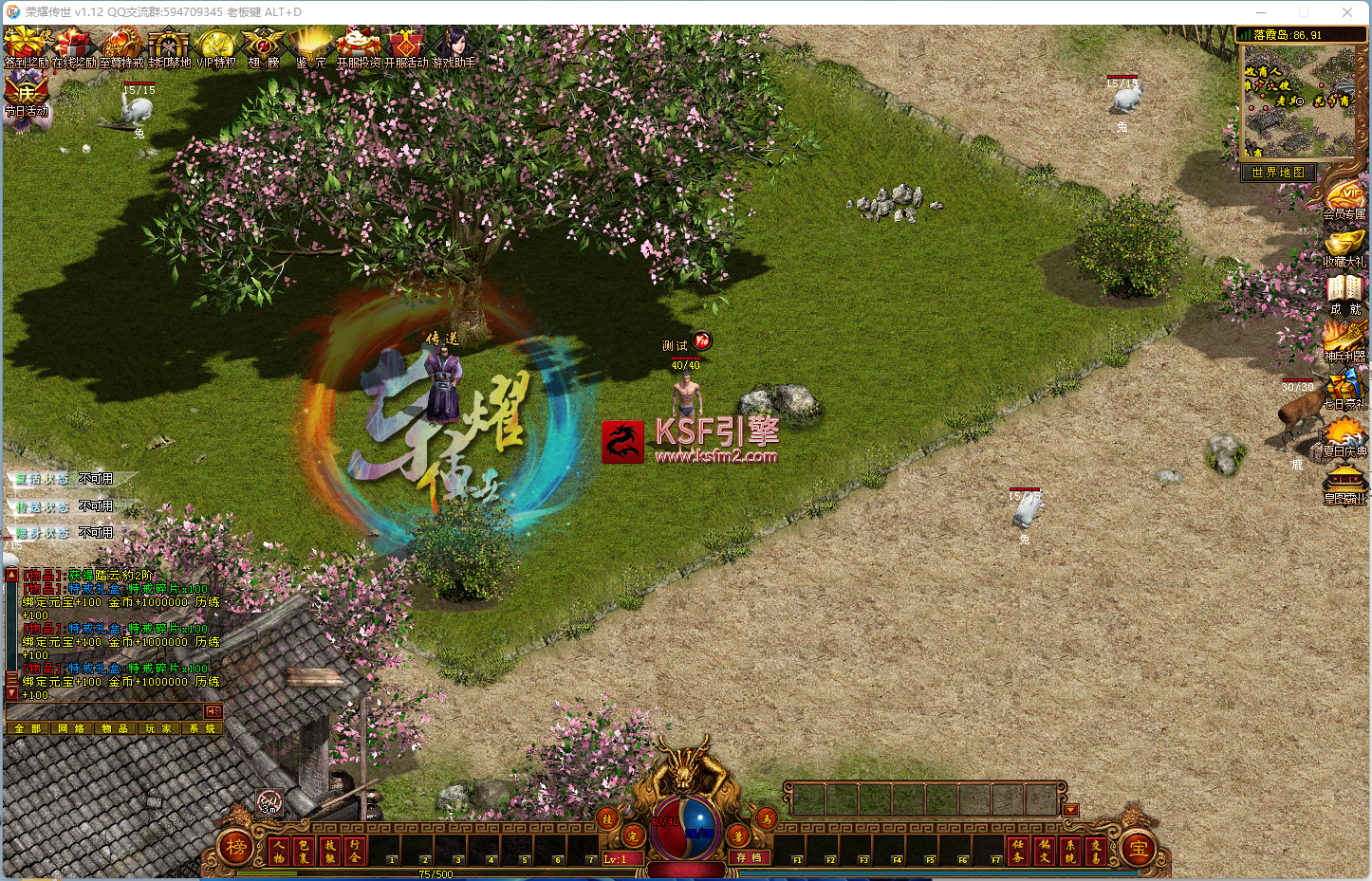Open the 节日活动 festival event icon
The image size is (1372, 881).
pyautogui.click(x=26, y=95)
